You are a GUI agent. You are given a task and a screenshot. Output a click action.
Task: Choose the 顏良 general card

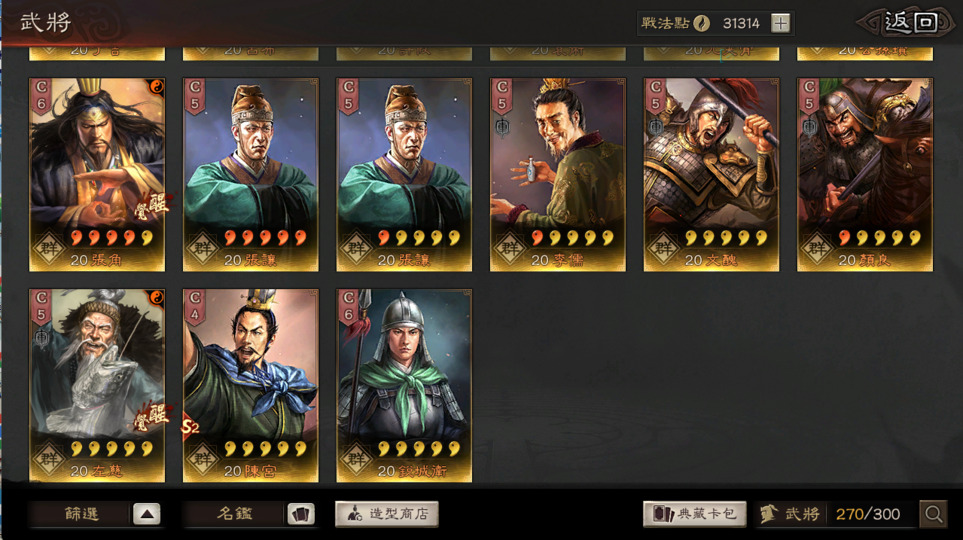[x=865, y=175]
